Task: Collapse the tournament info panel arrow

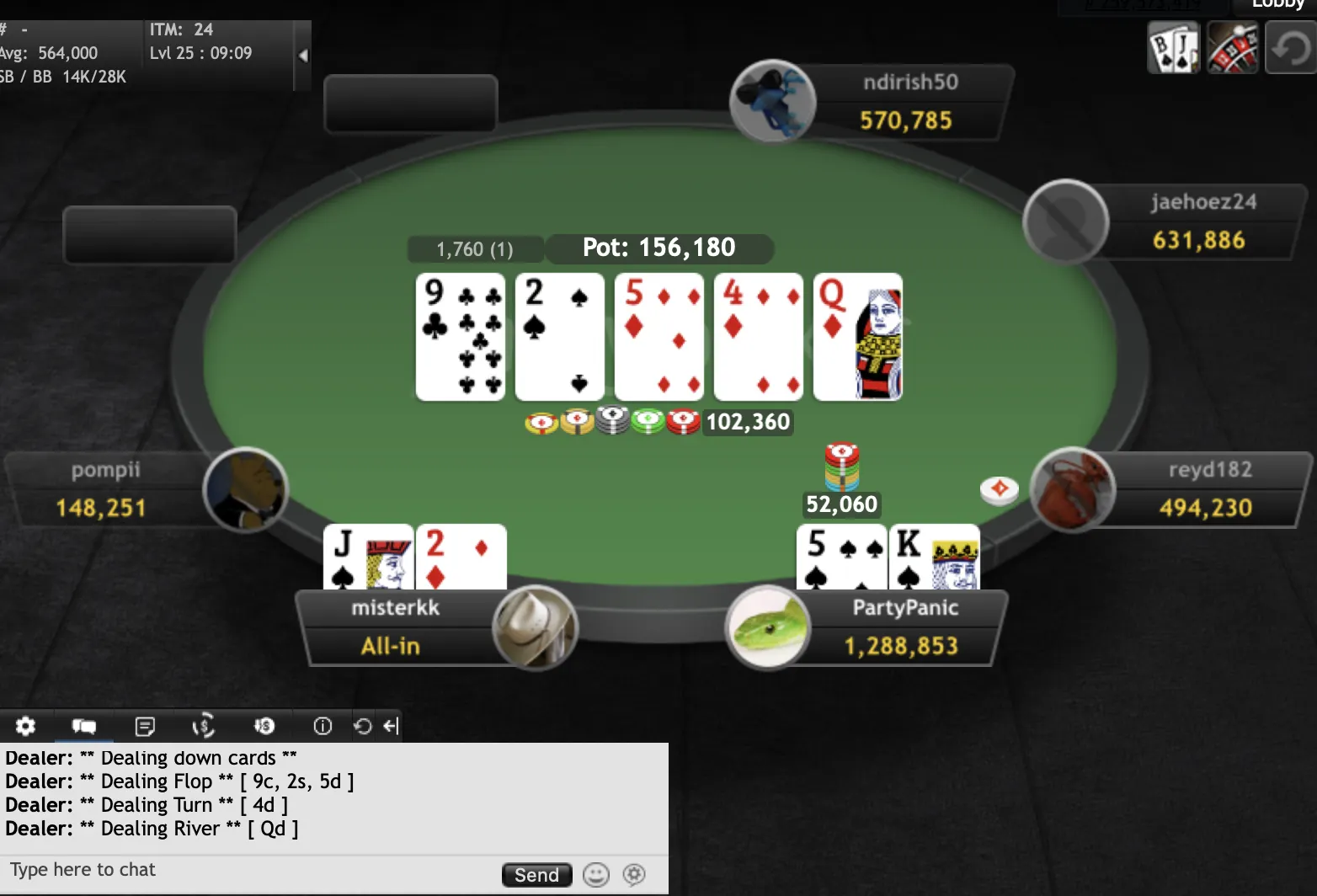Action: point(303,56)
